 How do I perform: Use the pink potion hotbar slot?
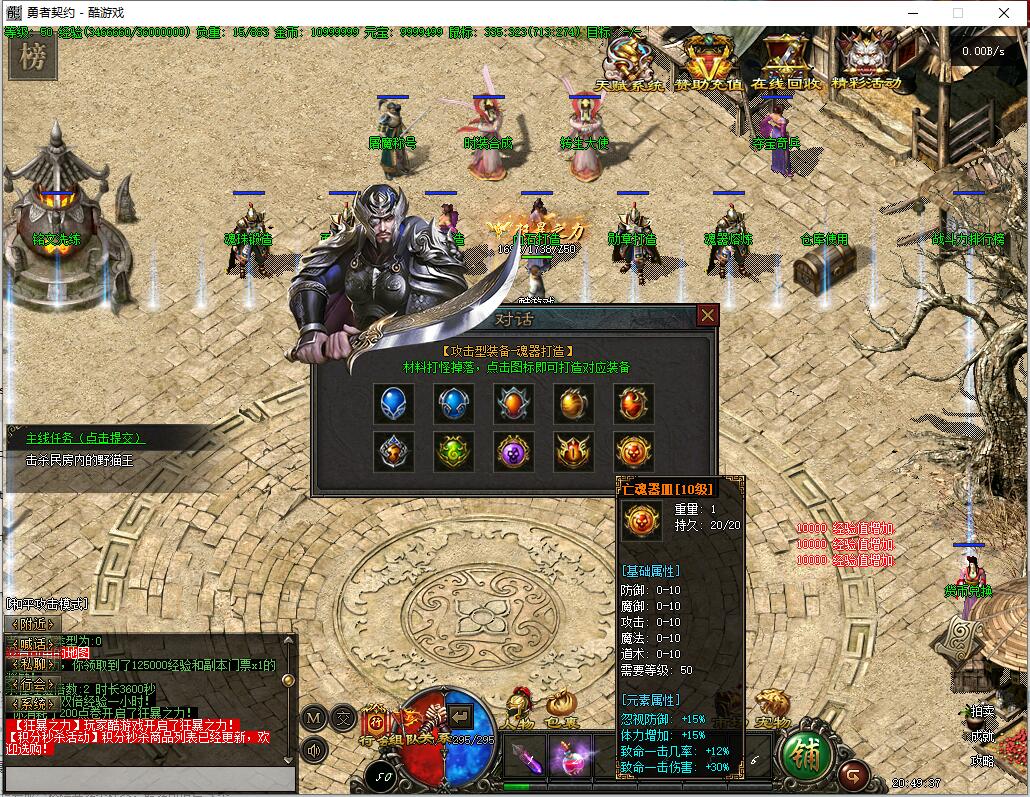tap(569, 756)
